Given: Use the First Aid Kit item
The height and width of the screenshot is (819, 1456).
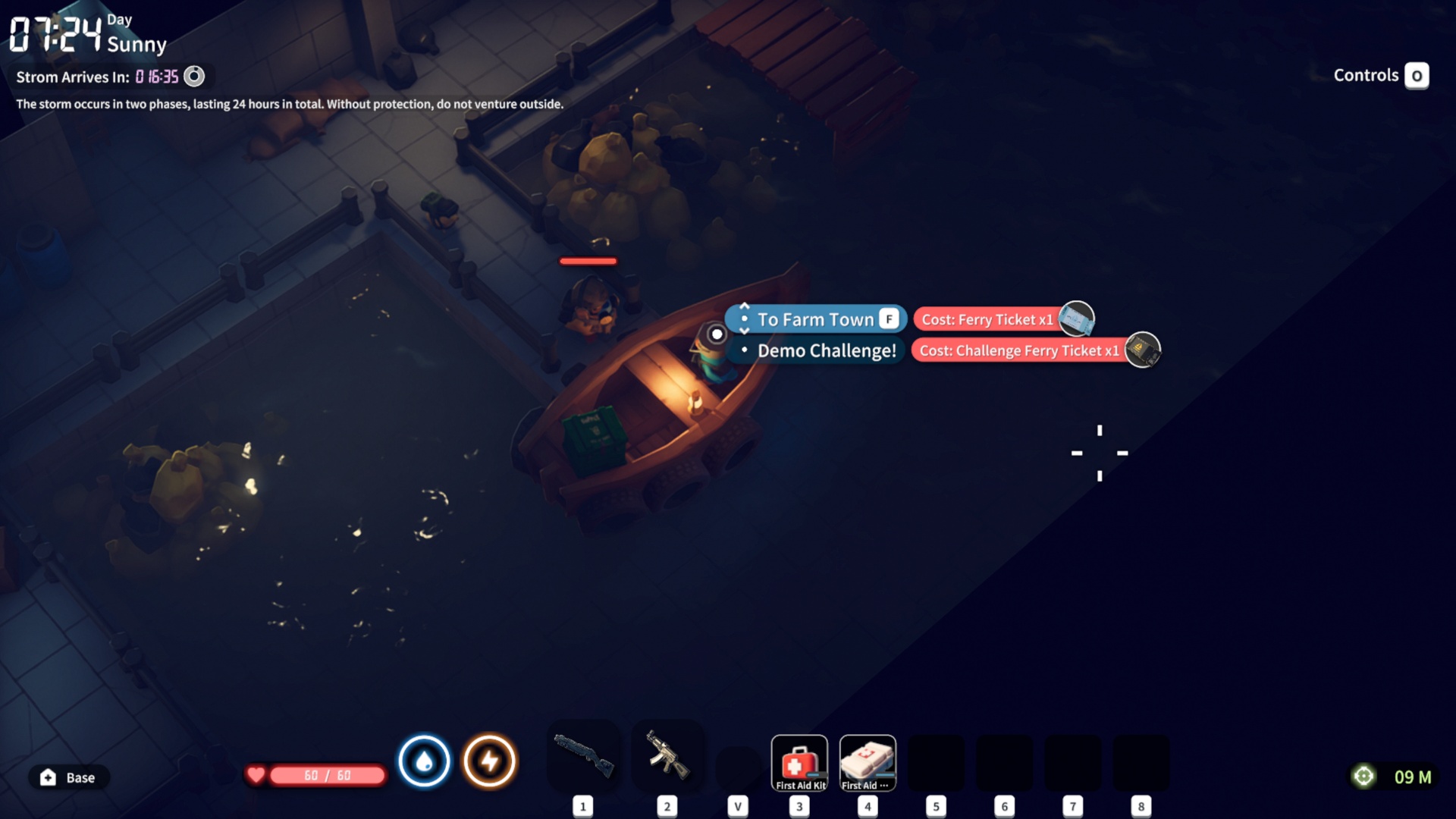Looking at the screenshot, I should (799, 762).
